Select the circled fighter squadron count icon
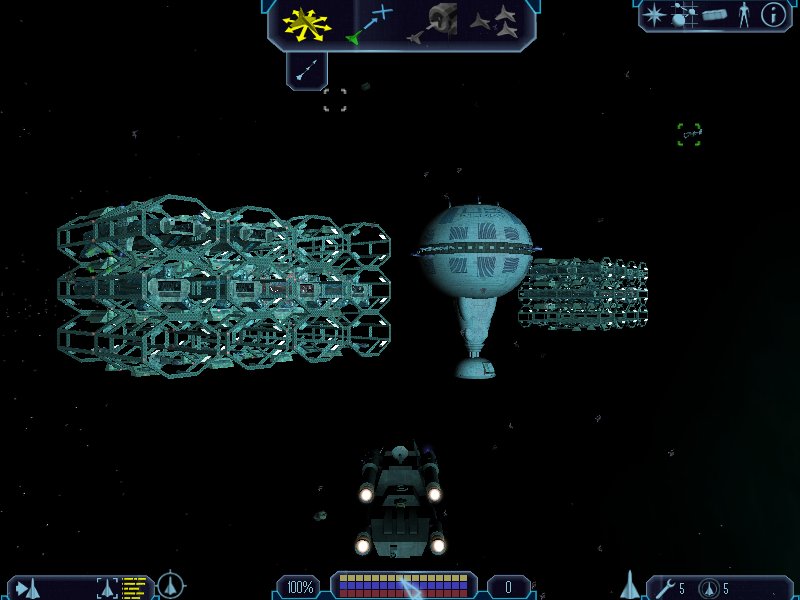 [707, 587]
